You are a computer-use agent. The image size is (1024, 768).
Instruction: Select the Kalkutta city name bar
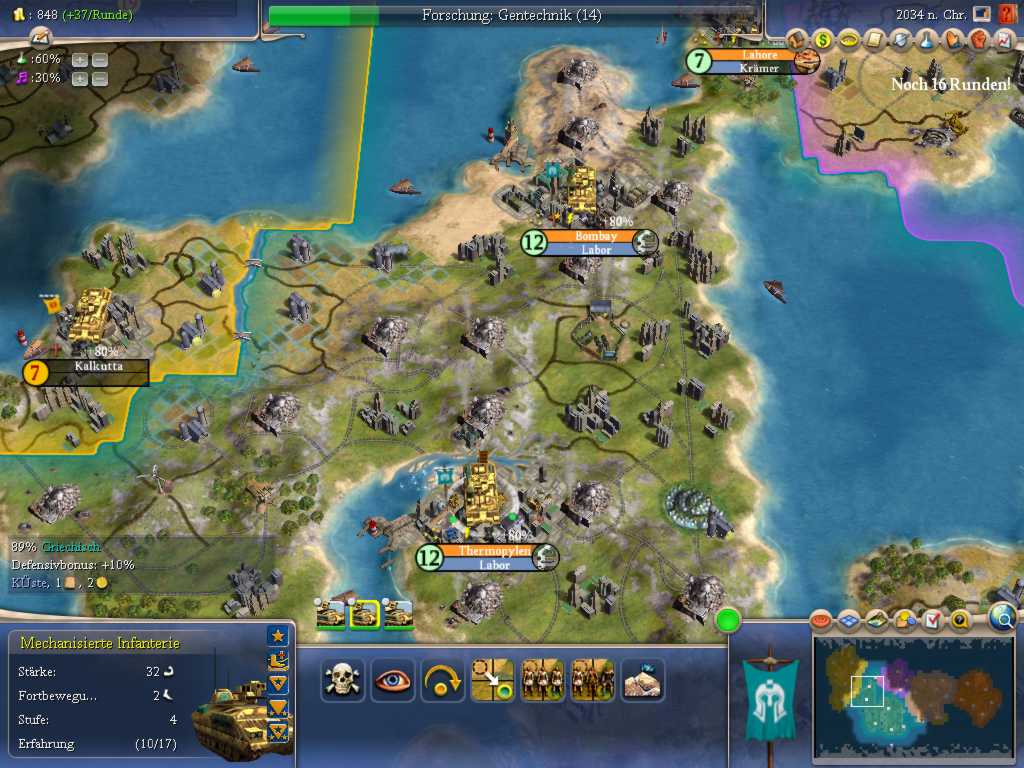96,367
